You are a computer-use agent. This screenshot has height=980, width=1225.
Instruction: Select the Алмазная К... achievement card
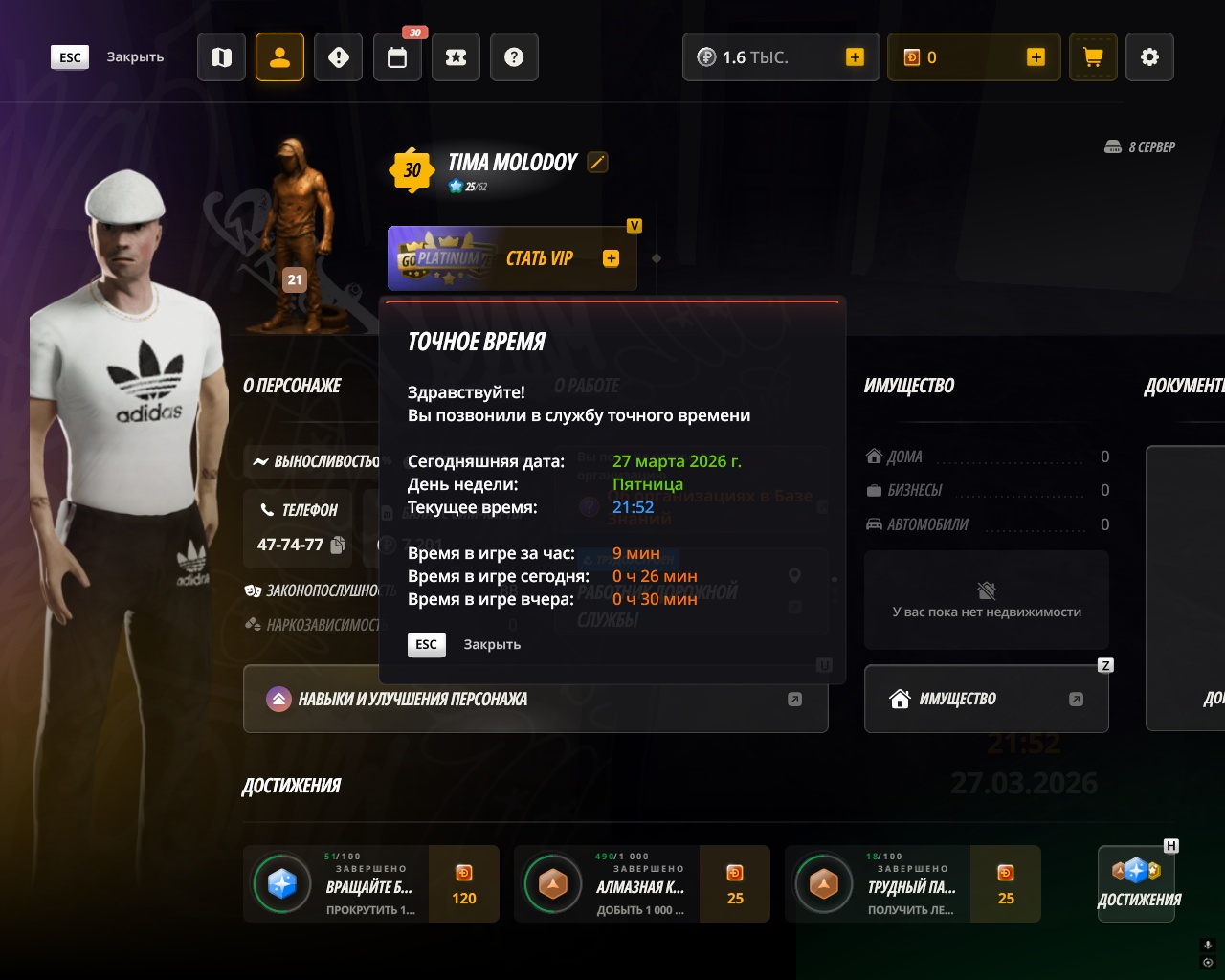click(x=641, y=883)
